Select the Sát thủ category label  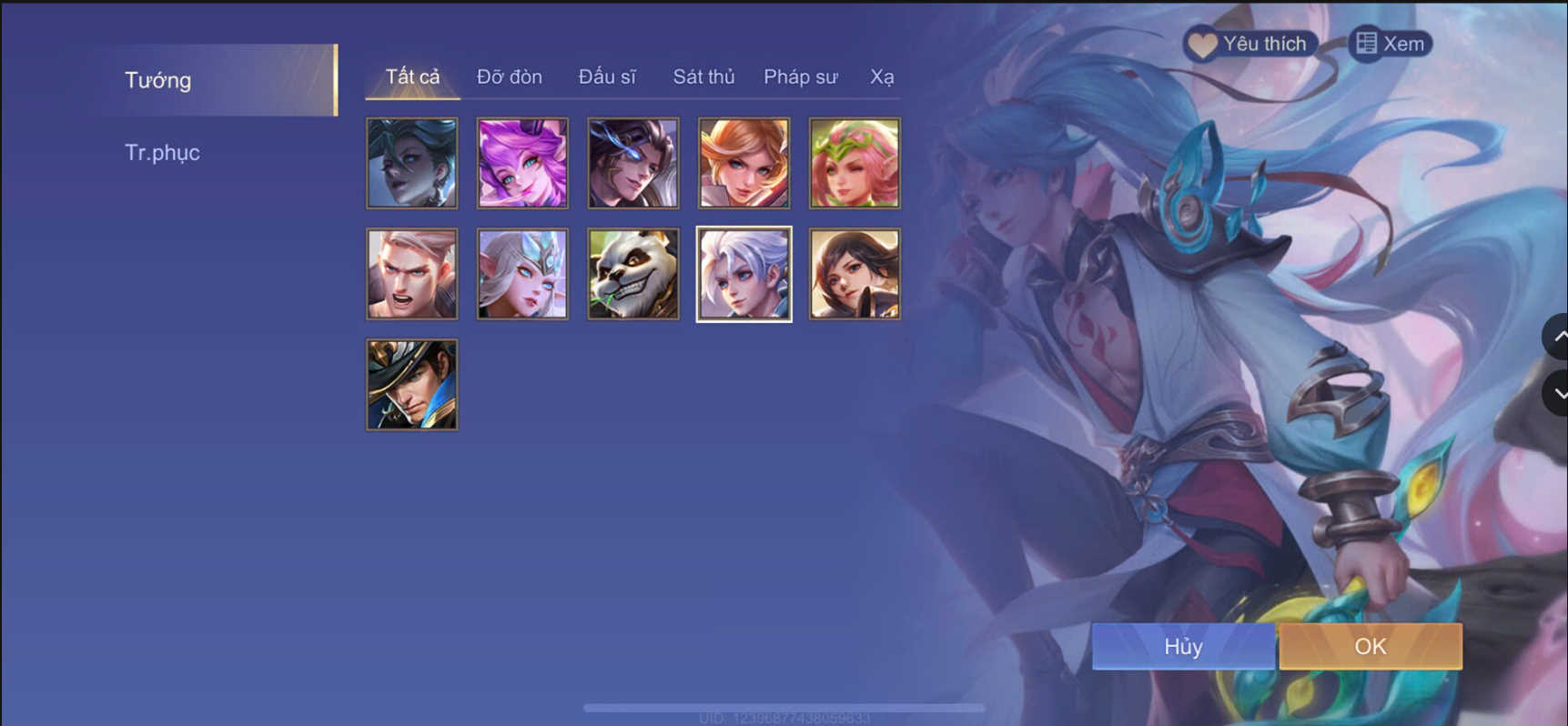click(703, 76)
